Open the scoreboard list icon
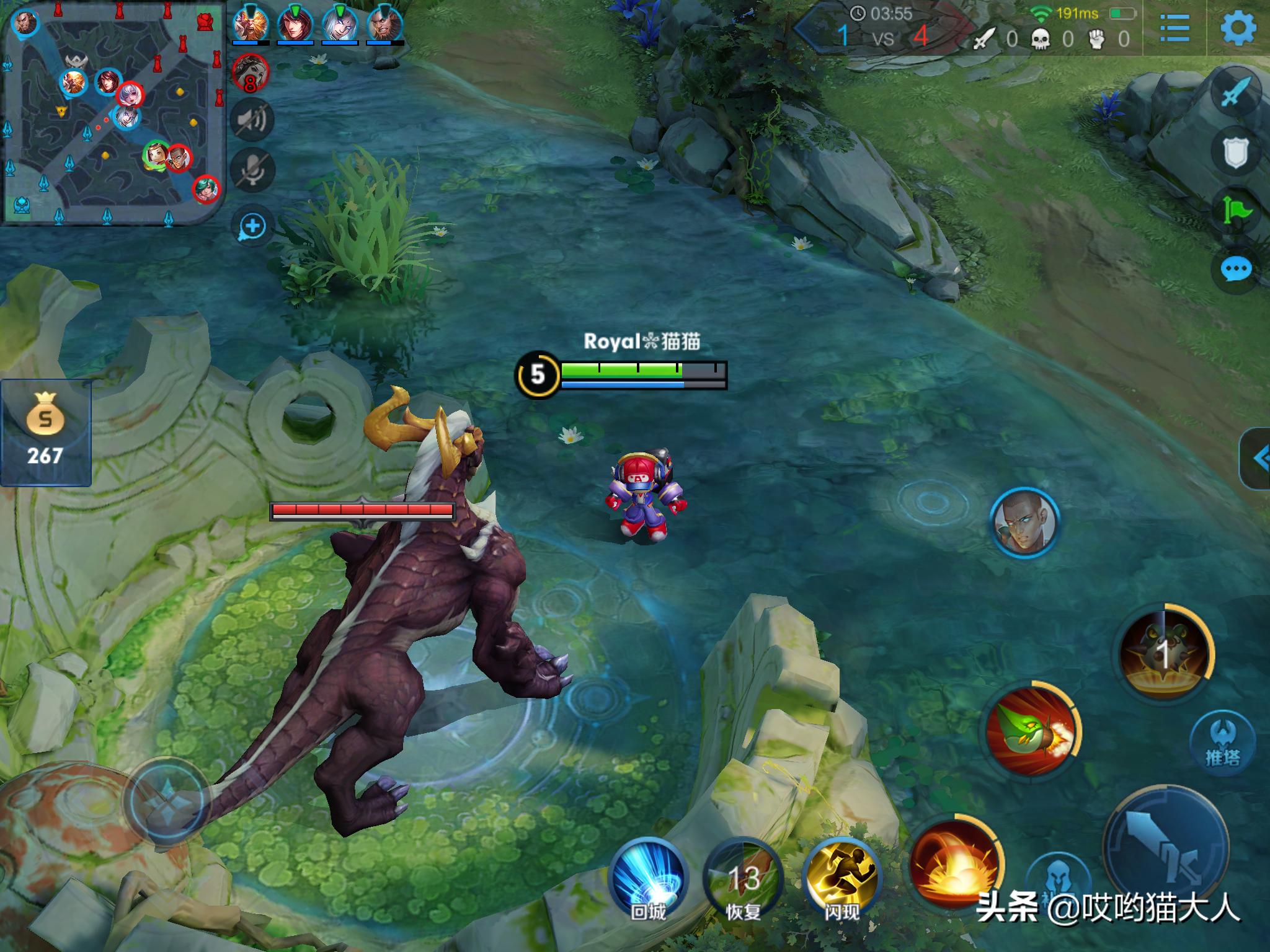This screenshot has height=952, width=1270. [x=1174, y=28]
